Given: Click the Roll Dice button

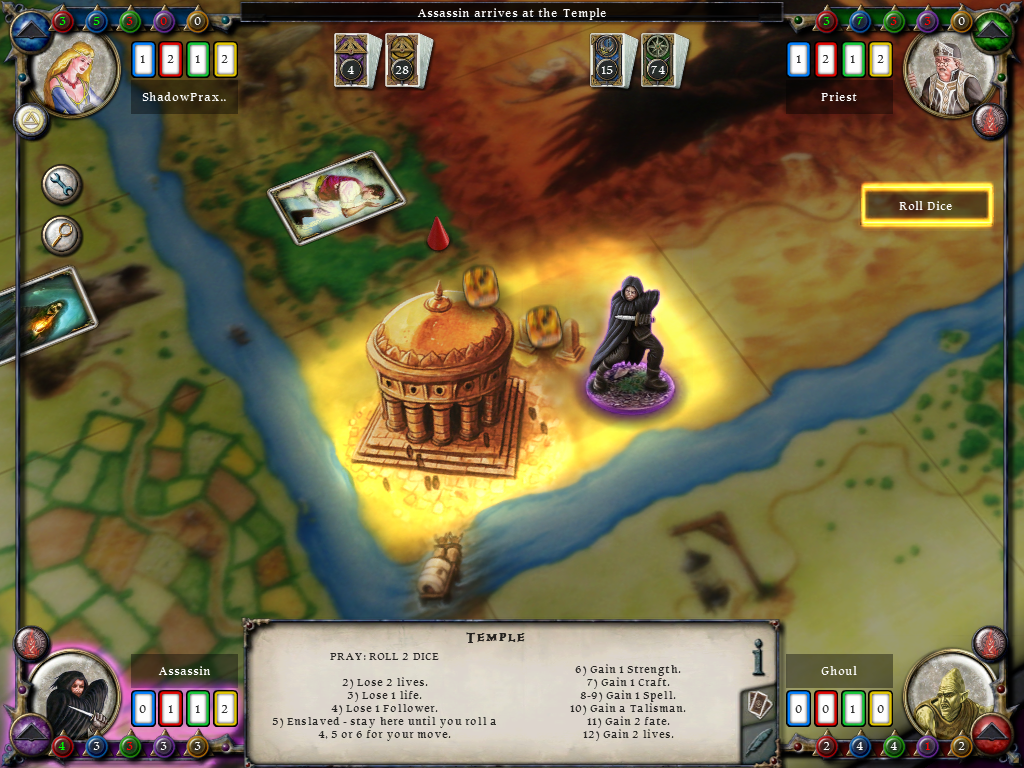Looking at the screenshot, I should point(926,206).
